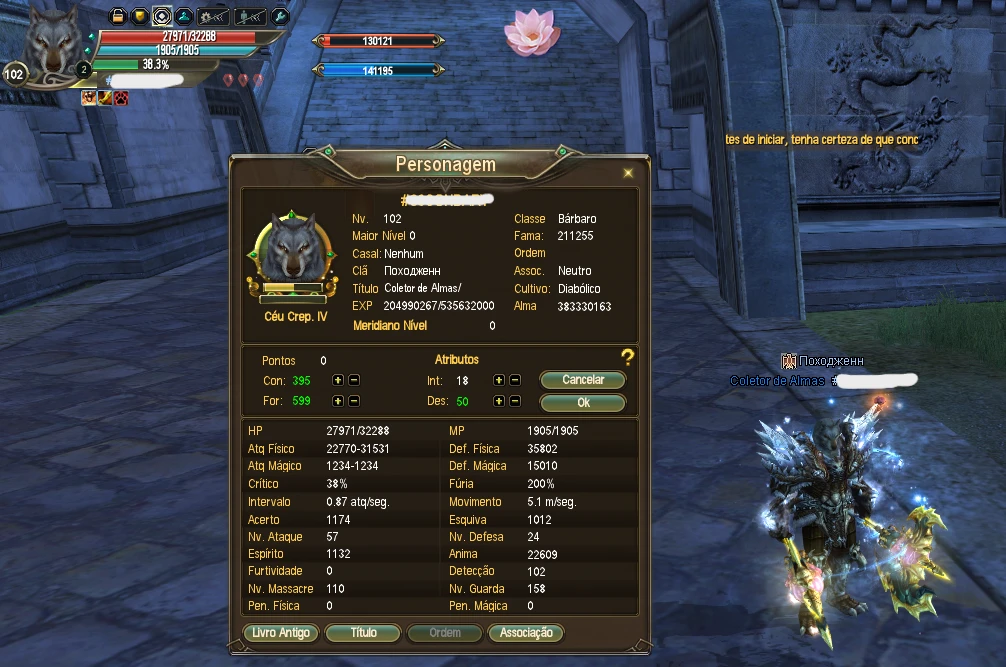Lower the Des attribute by one
Image resolution: width=1006 pixels, height=667 pixels.
(x=515, y=401)
